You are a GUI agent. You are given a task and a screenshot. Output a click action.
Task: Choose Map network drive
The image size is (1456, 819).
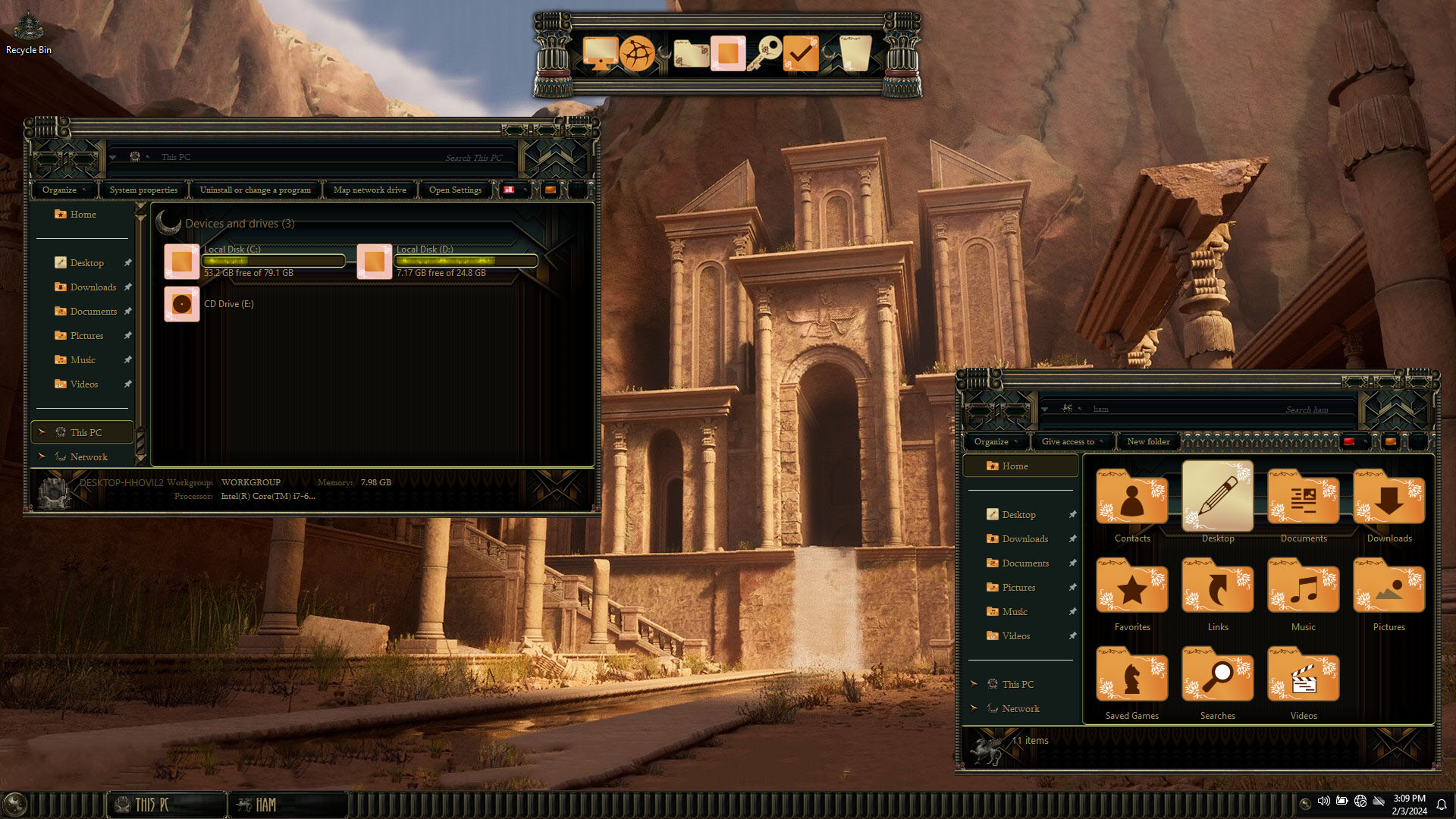(369, 190)
